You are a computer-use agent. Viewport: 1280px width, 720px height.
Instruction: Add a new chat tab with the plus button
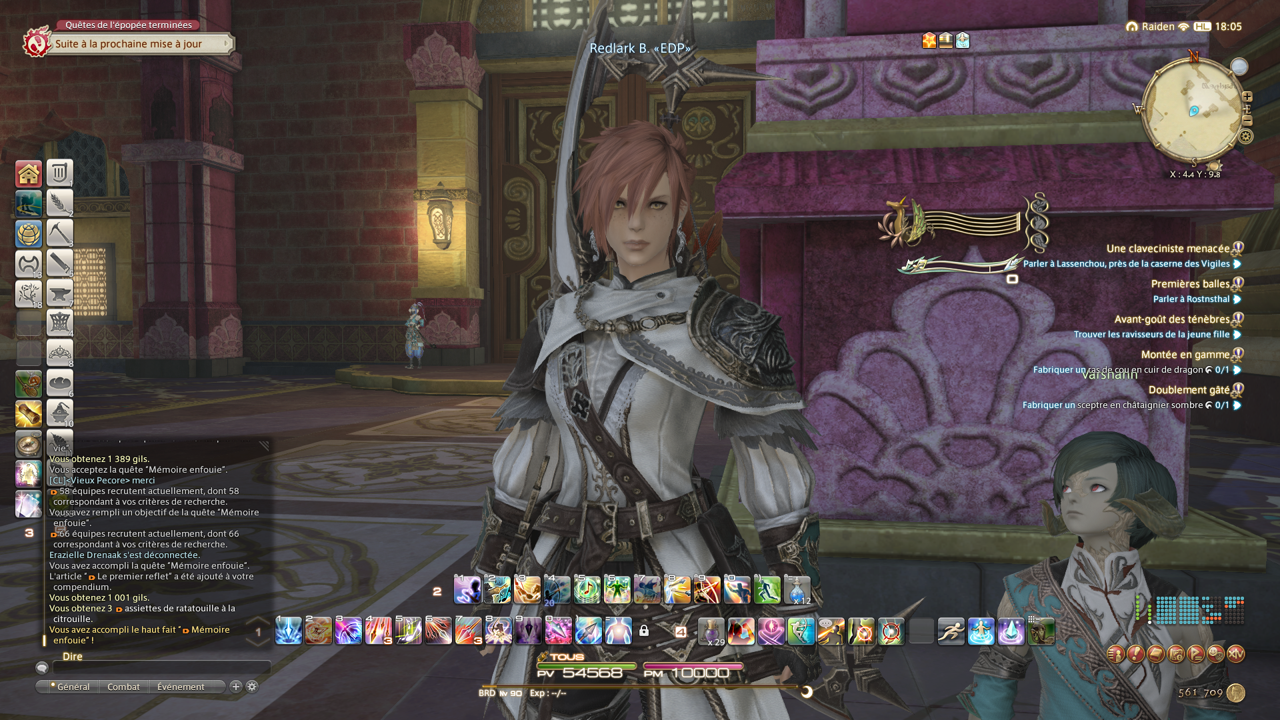pos(236,687)
